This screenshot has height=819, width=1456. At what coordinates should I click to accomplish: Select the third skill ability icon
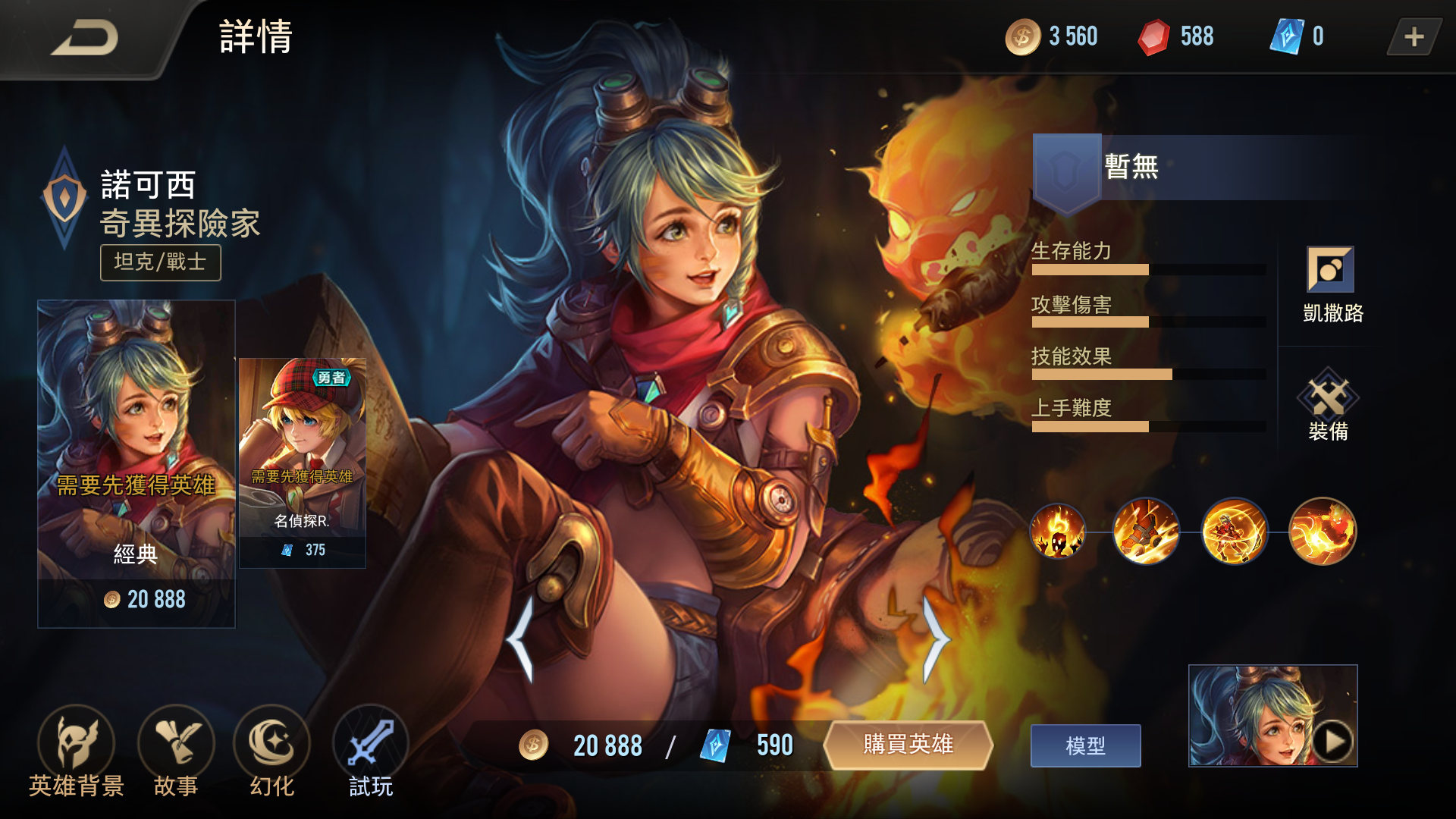click(1235, 532)
